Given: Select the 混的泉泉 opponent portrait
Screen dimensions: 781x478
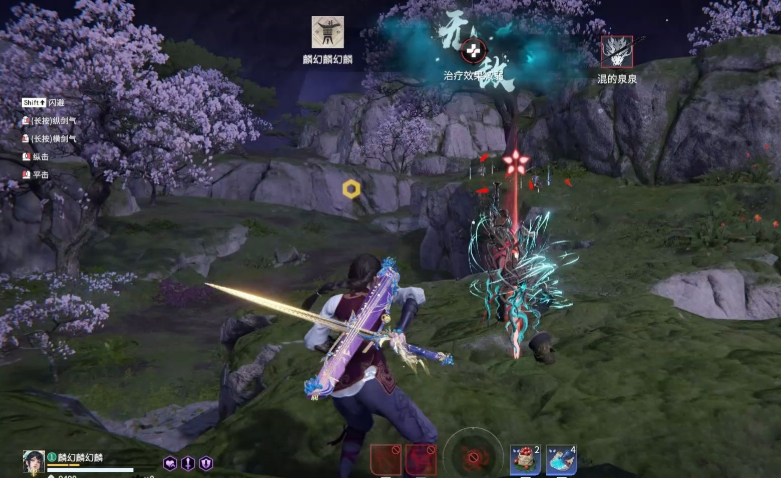Looking at the screenshot, I should point(616,52).
